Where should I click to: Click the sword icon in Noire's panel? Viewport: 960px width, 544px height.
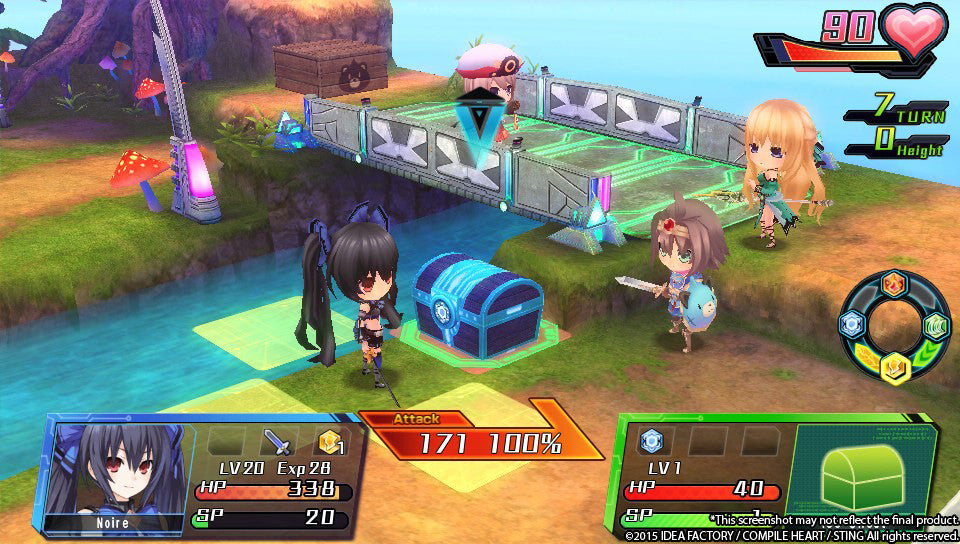coord(276,442)
